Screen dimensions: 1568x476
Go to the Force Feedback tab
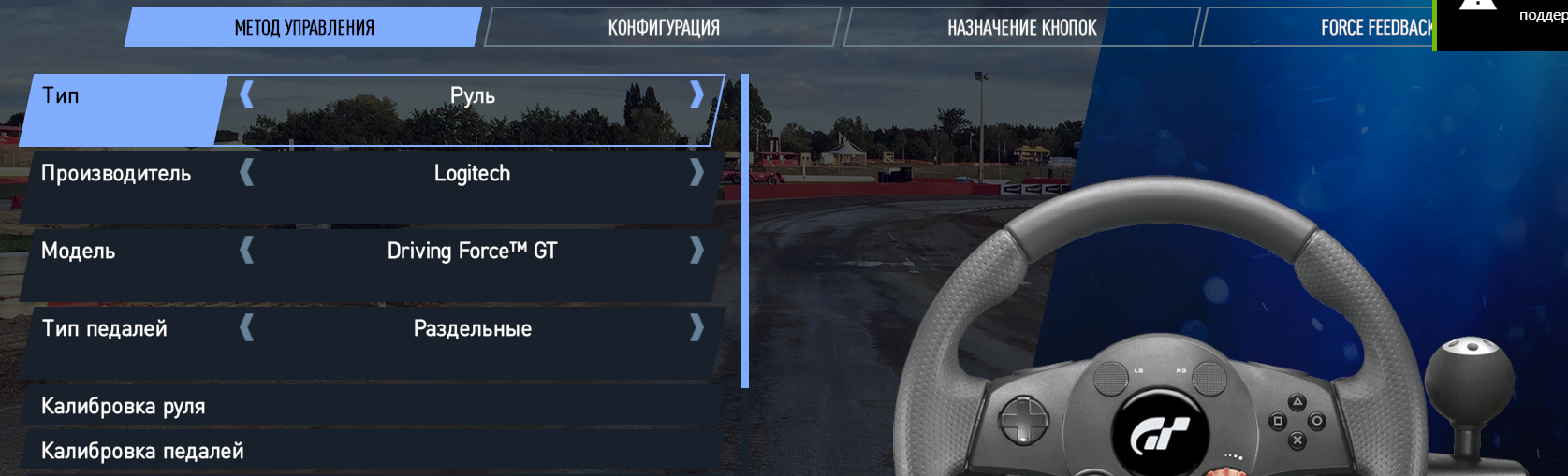[x=1374, y=27]
